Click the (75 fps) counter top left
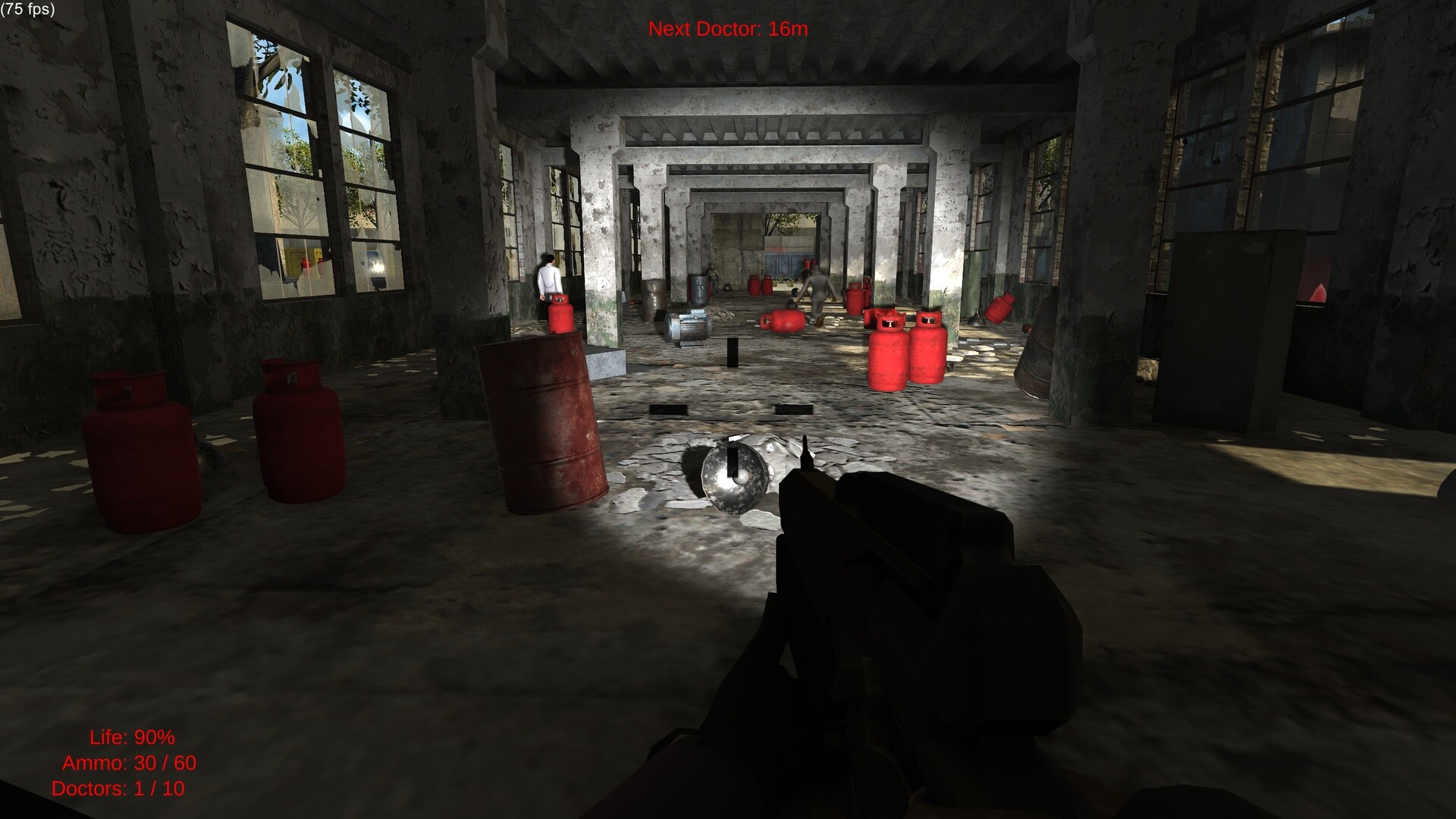Image resolution: width=1456 pixels, height=819 pixels. 27,10
